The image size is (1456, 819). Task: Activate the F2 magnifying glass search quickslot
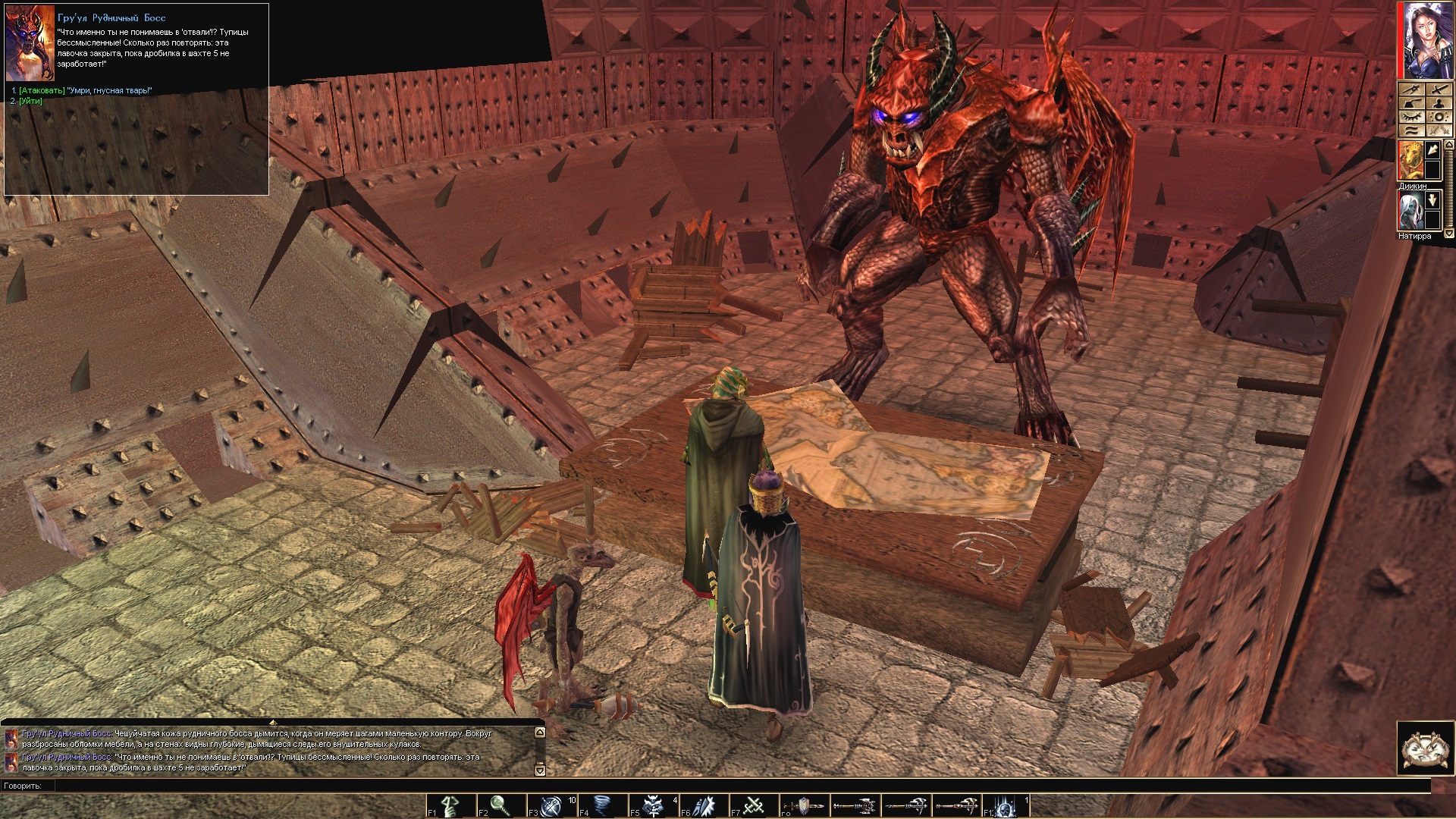click(501, 805)
